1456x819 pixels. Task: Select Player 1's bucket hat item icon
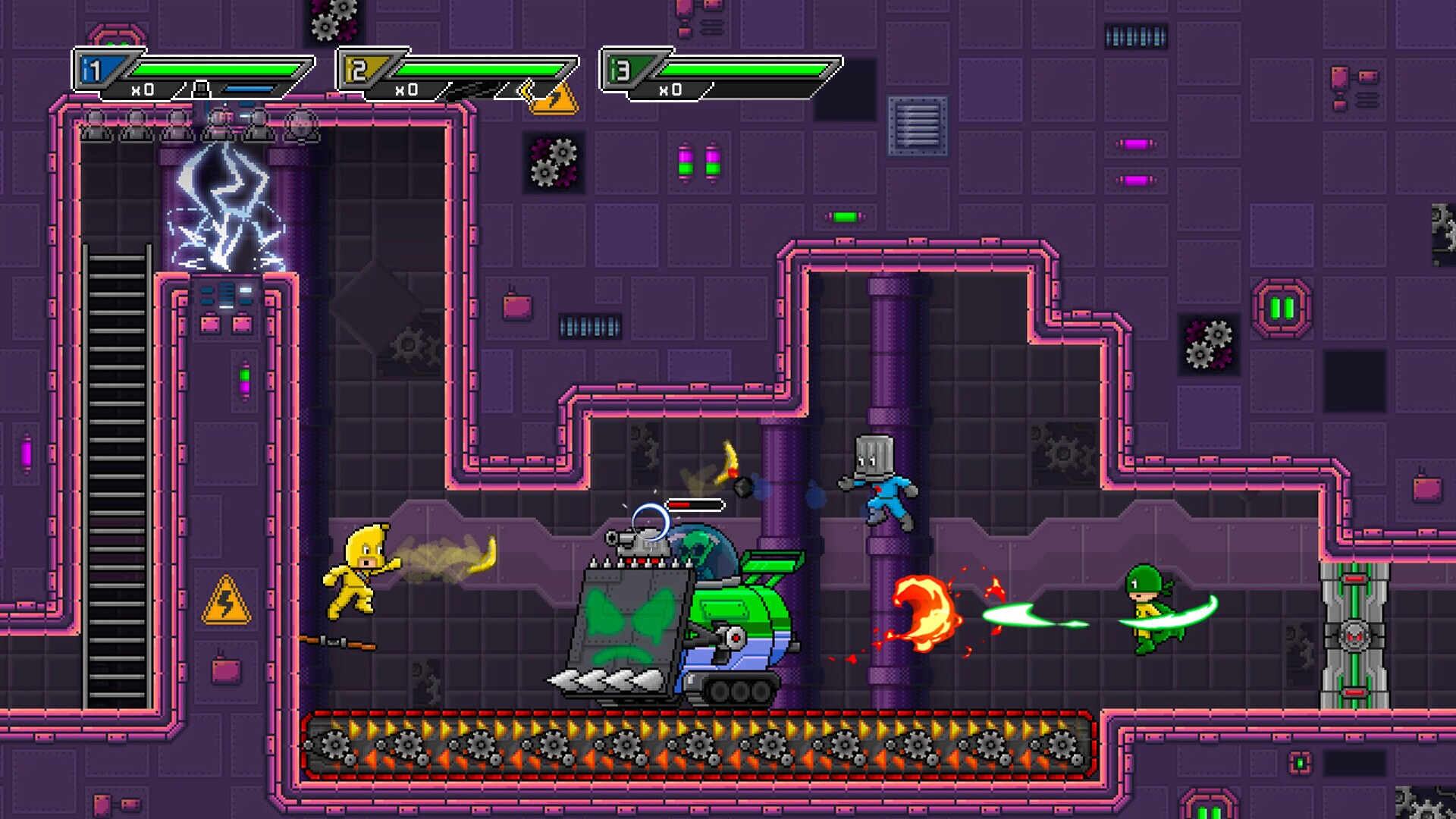(x=201, y=90)
